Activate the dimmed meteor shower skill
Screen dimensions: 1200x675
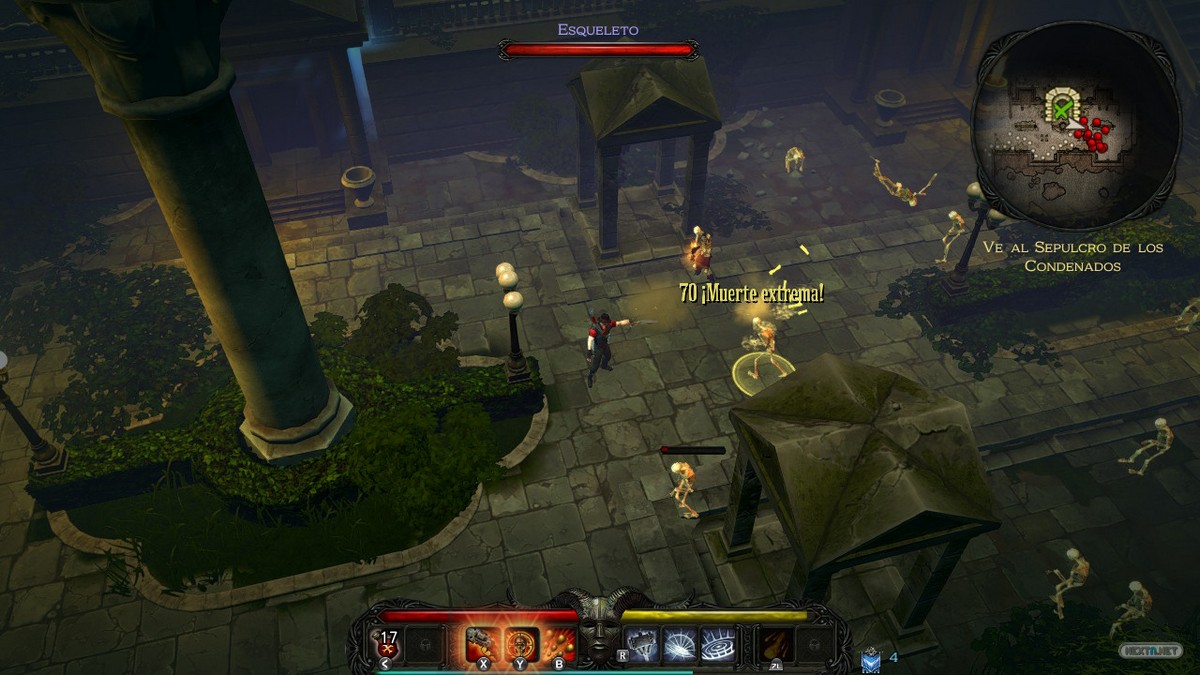pyautogui.click(x=776, y=642)
